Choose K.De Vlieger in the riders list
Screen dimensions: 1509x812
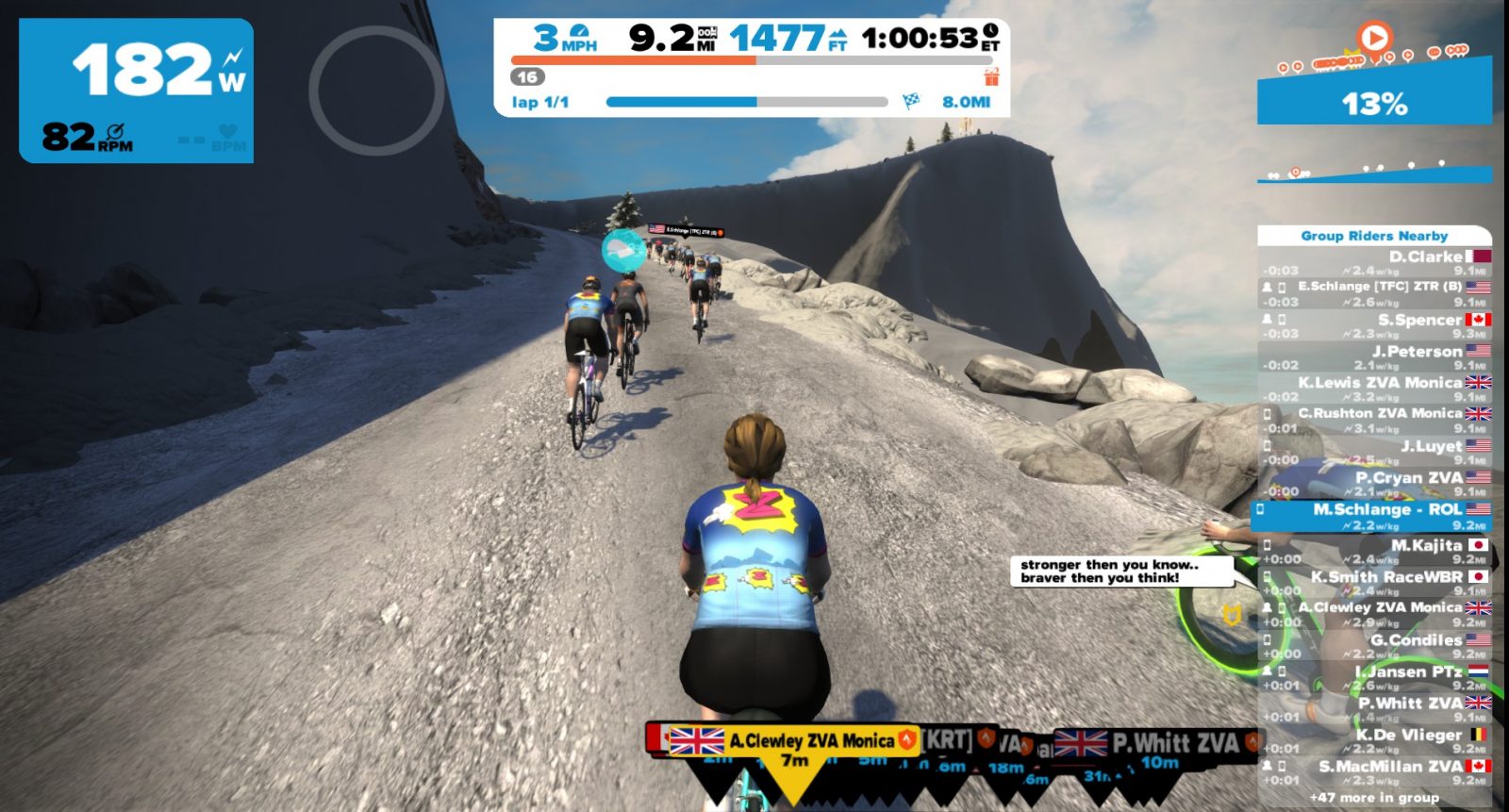click(1375, 740)
